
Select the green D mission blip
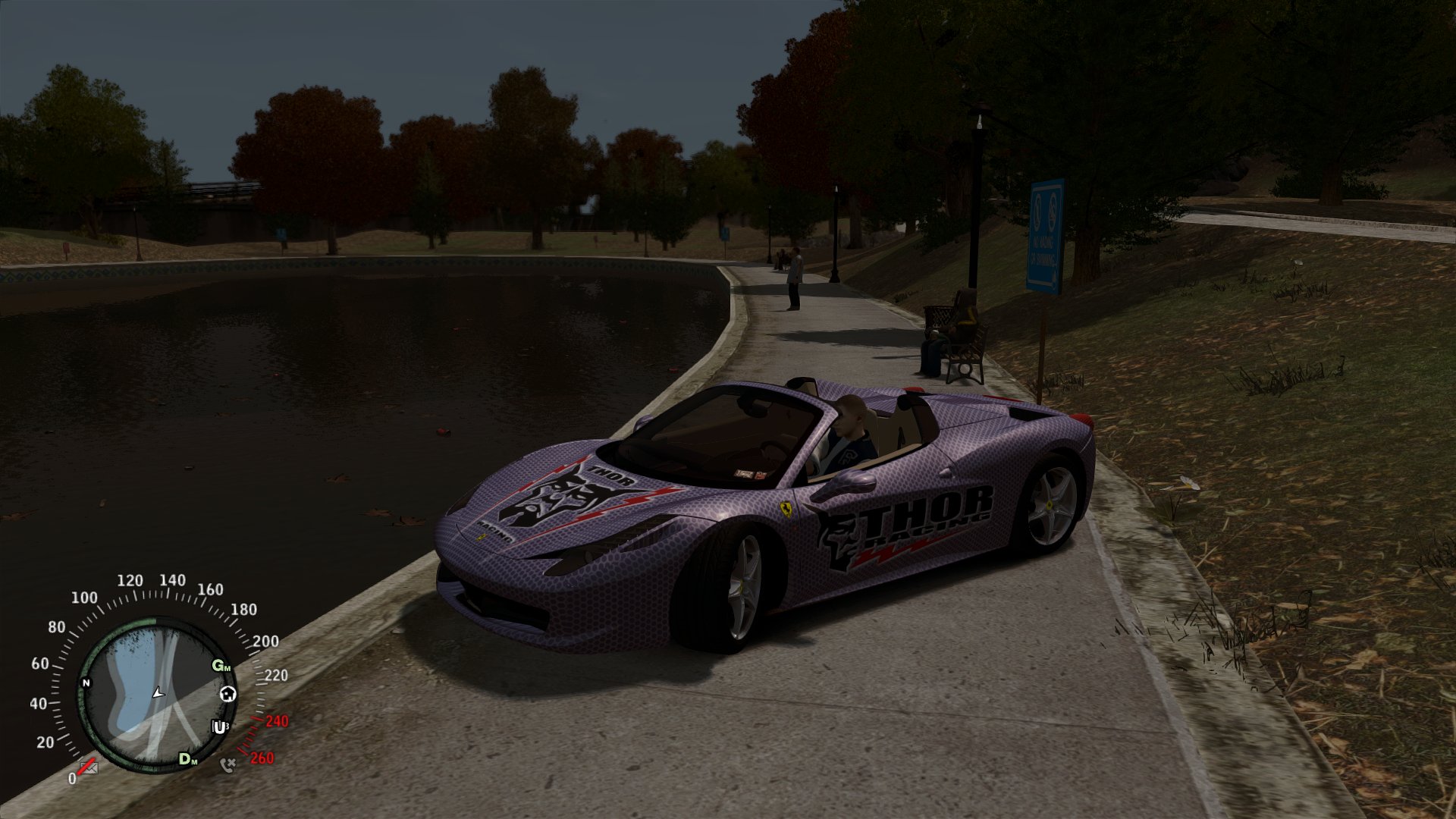coord(187,758)
